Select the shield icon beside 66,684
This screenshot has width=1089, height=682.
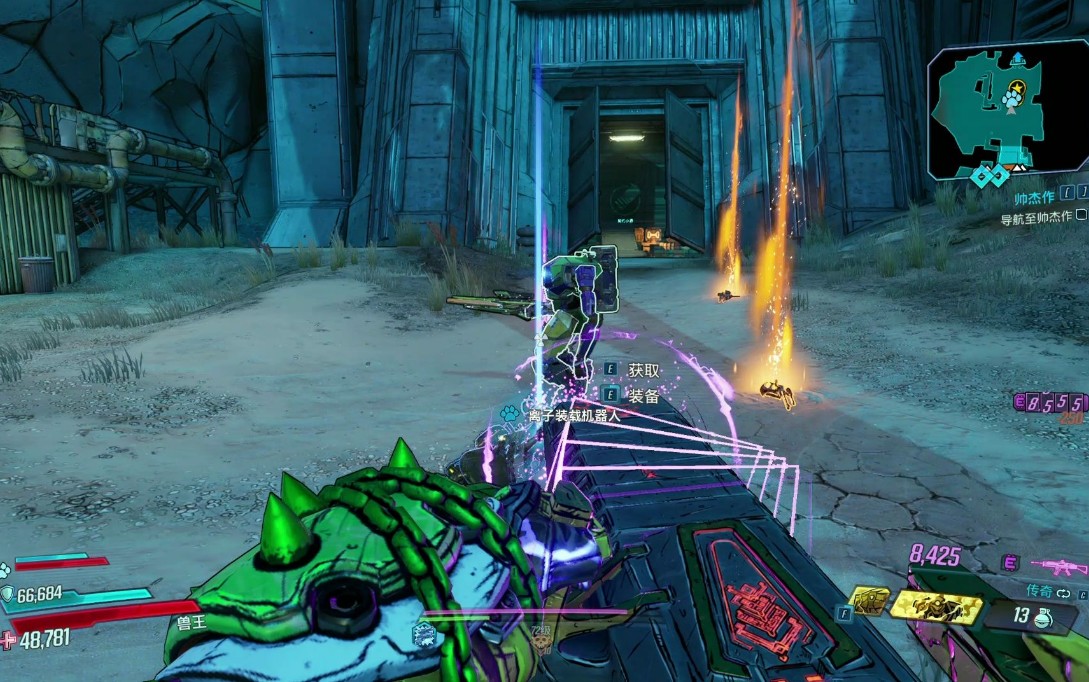click(x=8, y=595)
